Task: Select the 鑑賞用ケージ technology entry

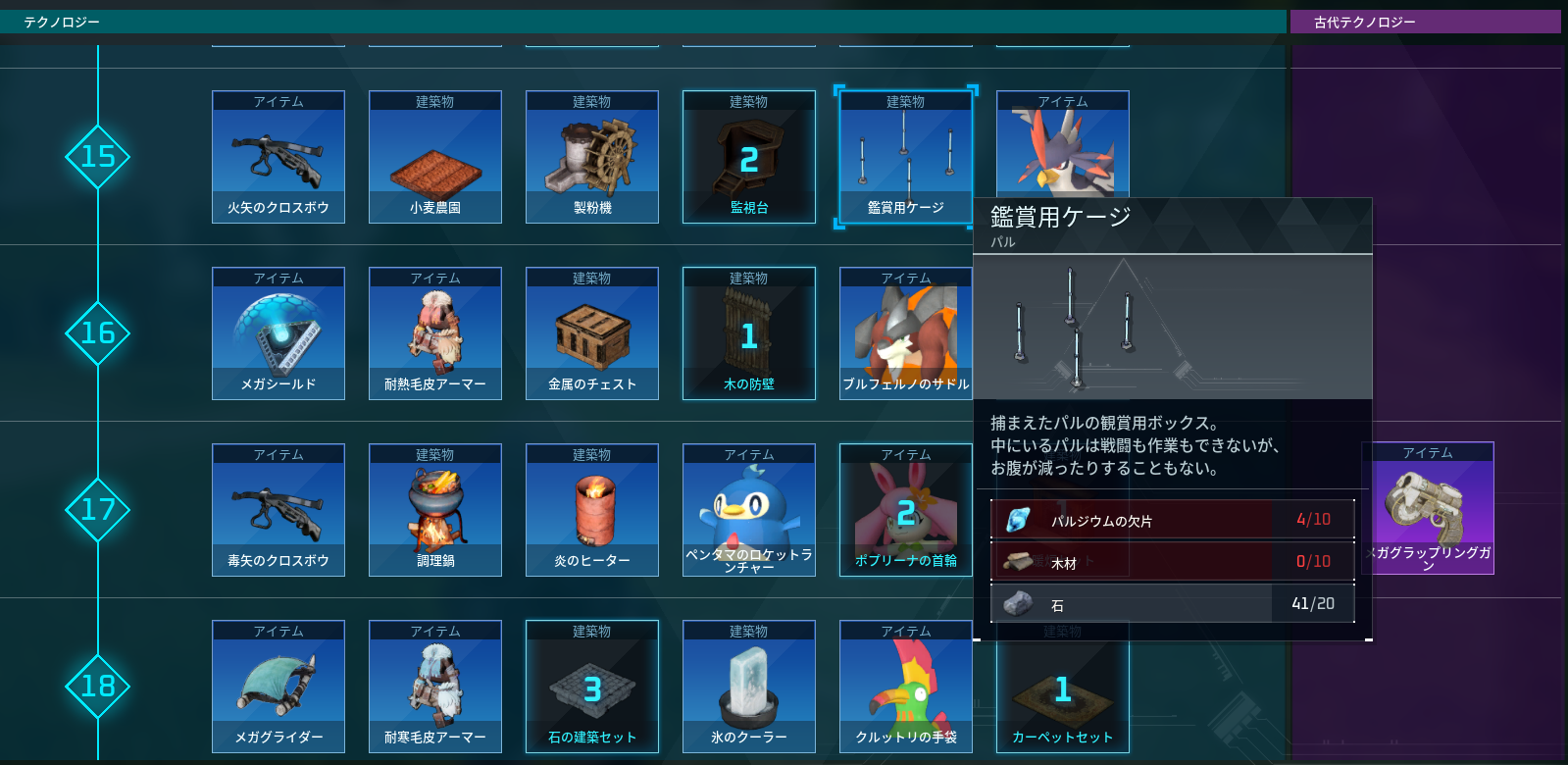Action: point(905,157)
